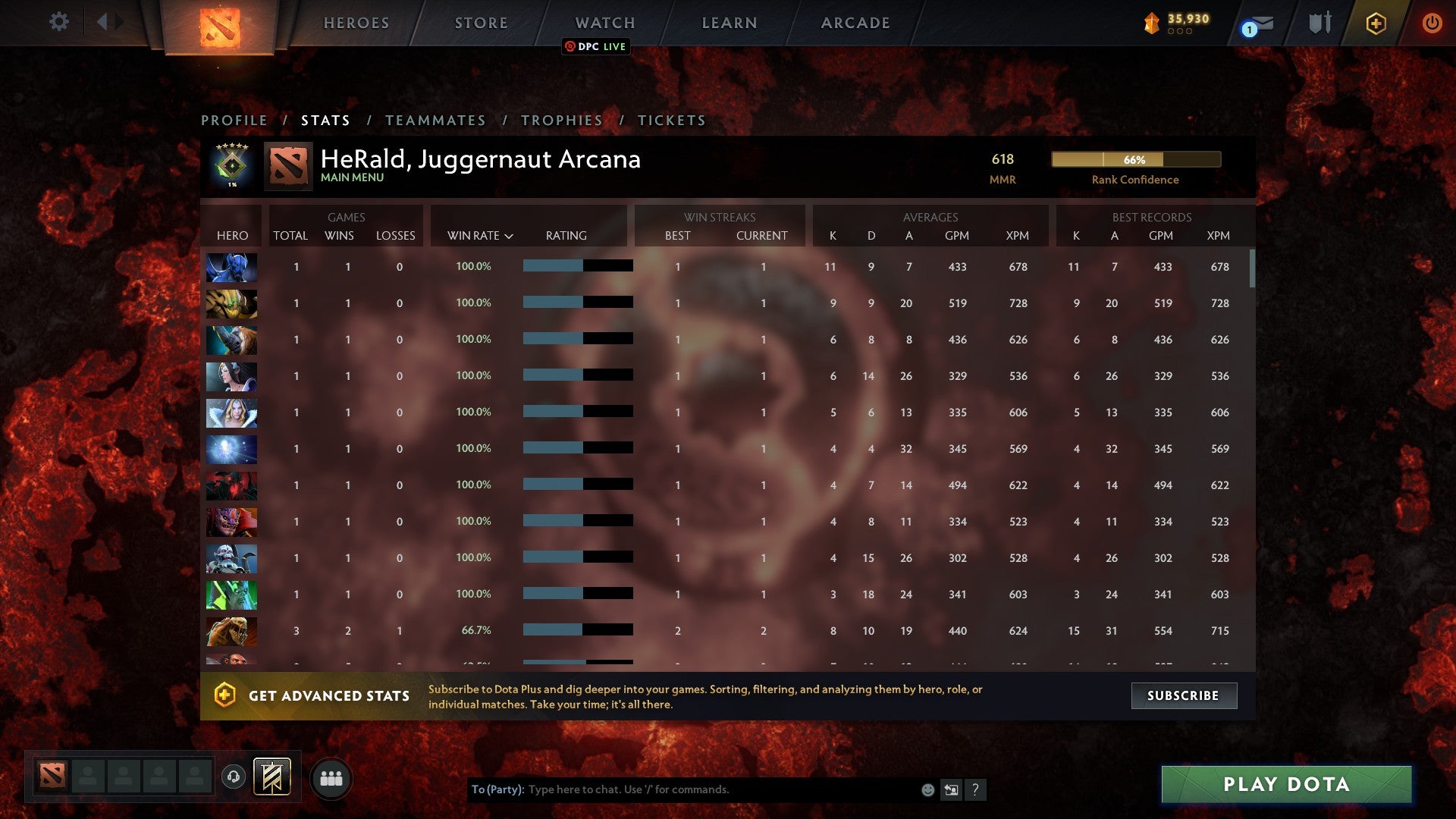Open the Win Rate sort dropdown
The height and width of the screenshot is (819, 1456).
[x=479, y=236]
